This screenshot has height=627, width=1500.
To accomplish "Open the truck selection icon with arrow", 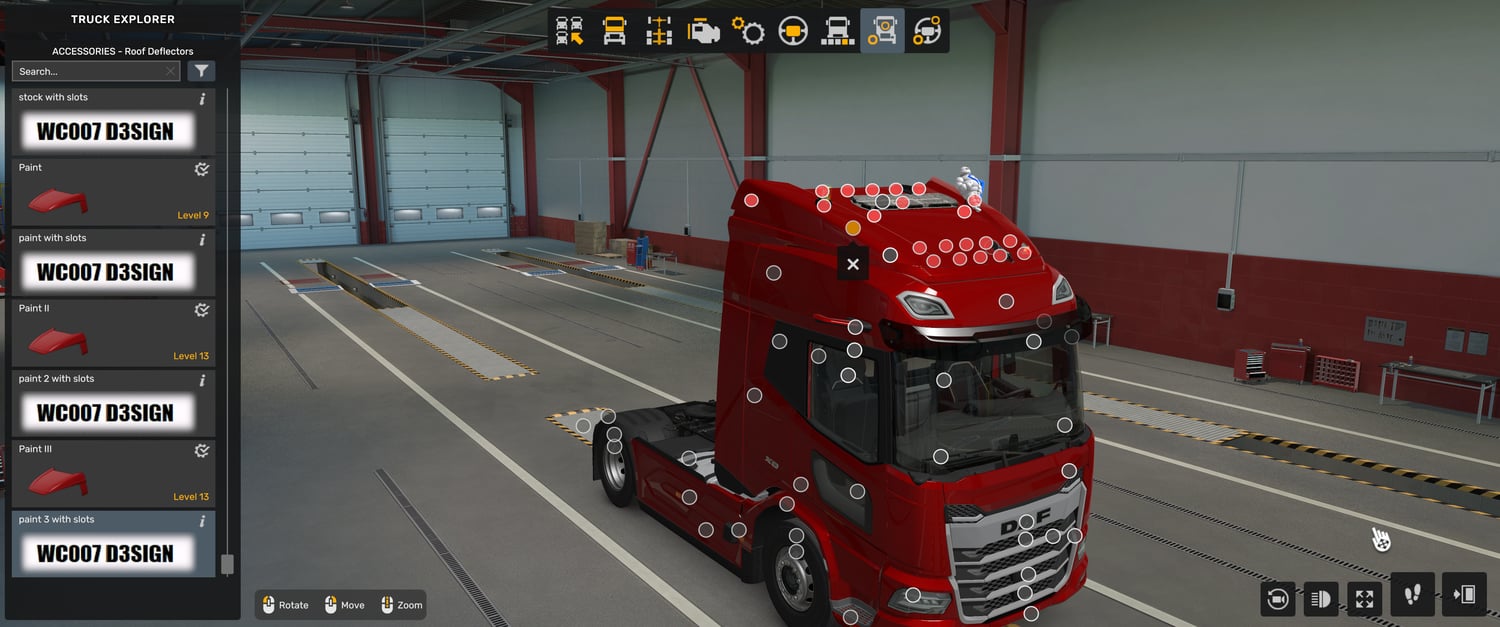I will point(570,31).
